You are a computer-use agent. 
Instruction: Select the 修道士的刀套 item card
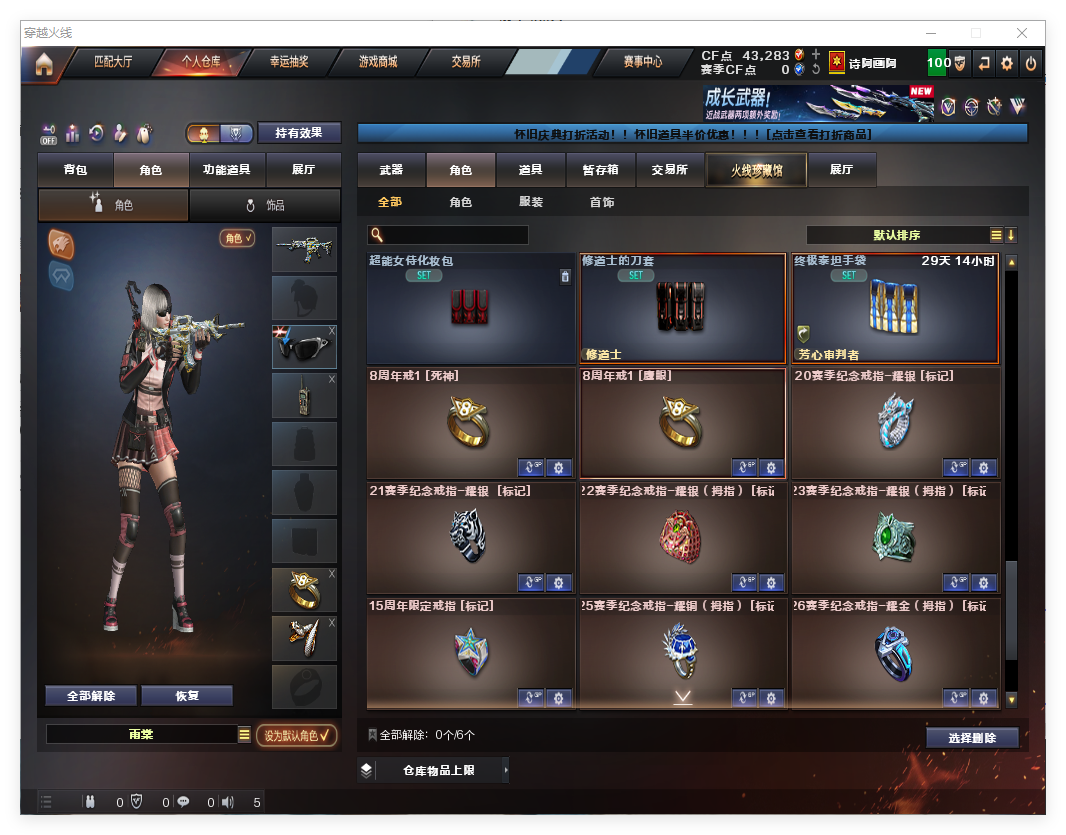(683, 308)
